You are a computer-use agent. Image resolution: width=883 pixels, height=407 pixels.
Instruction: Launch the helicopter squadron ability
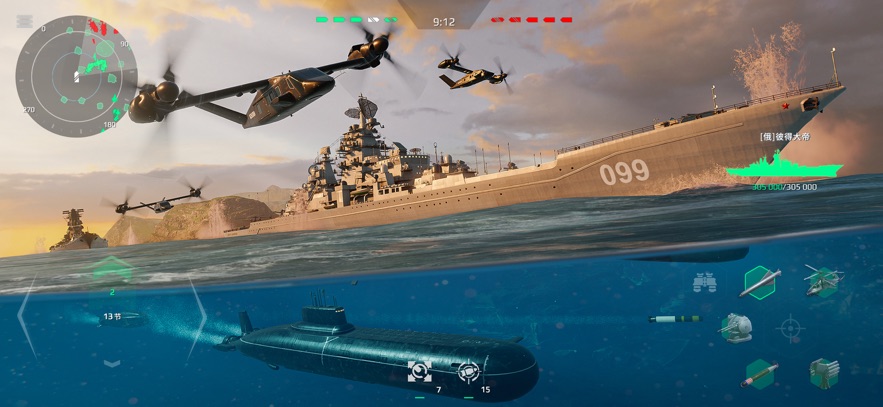pyautogui.click(x=824, y=281)
